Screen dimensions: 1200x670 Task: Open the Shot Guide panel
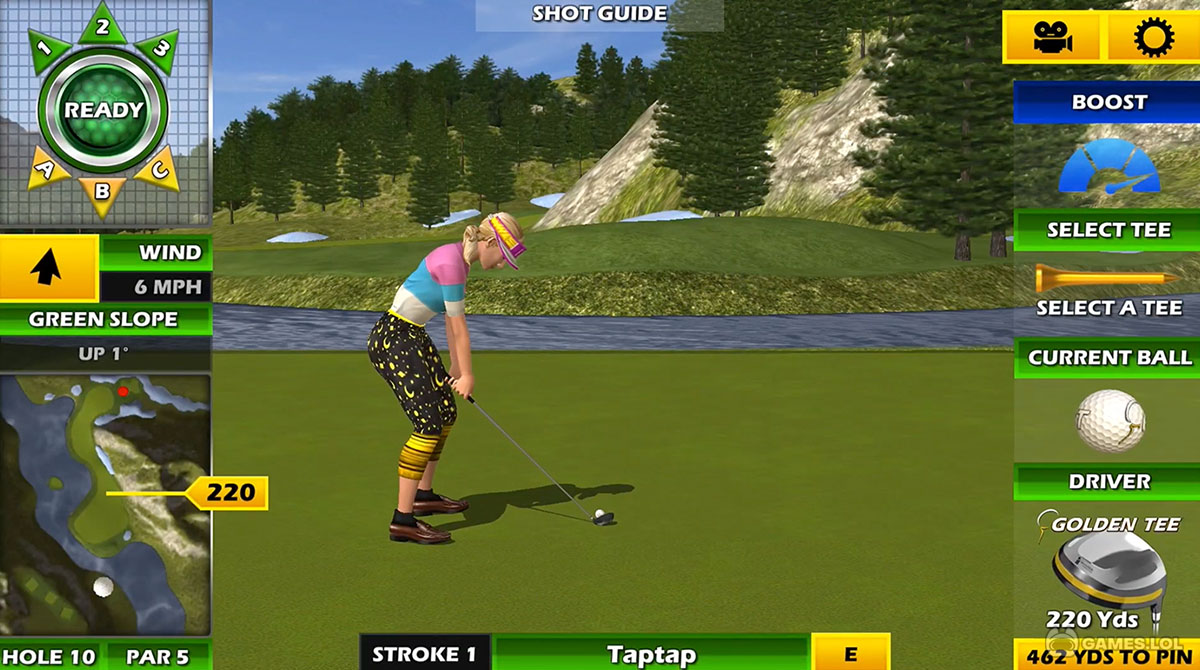(599, 14)
